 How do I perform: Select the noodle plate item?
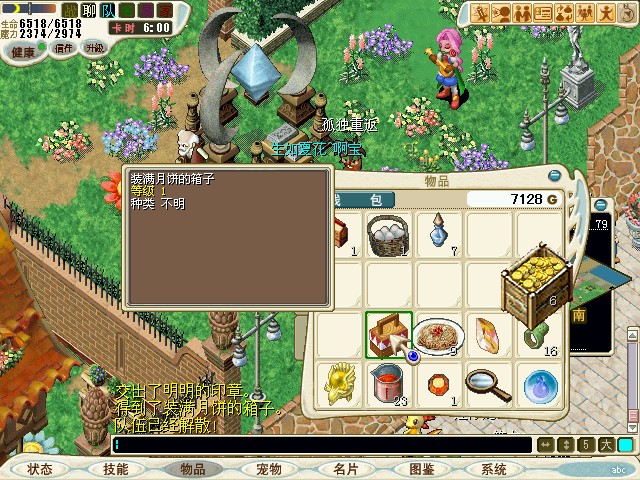click(437, 335)
